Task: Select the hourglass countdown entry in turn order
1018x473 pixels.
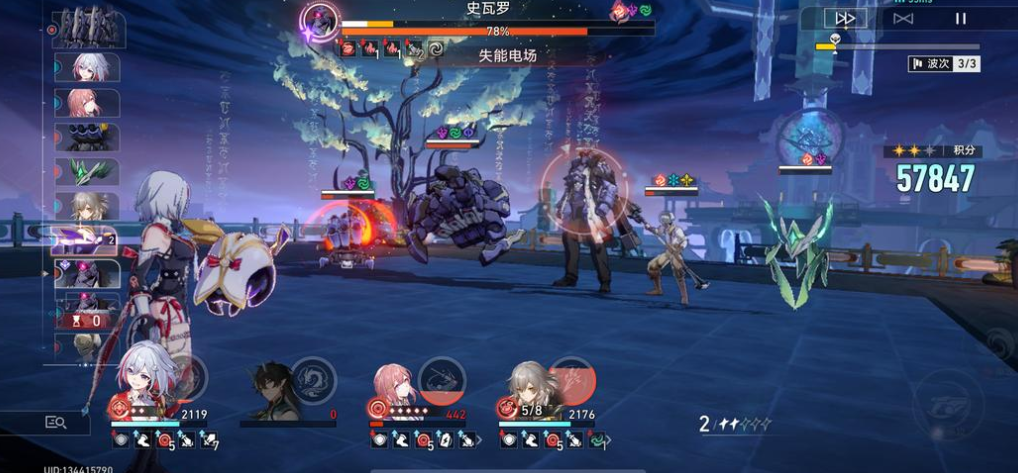Action: pyautogui.click(x=88, y=320)
